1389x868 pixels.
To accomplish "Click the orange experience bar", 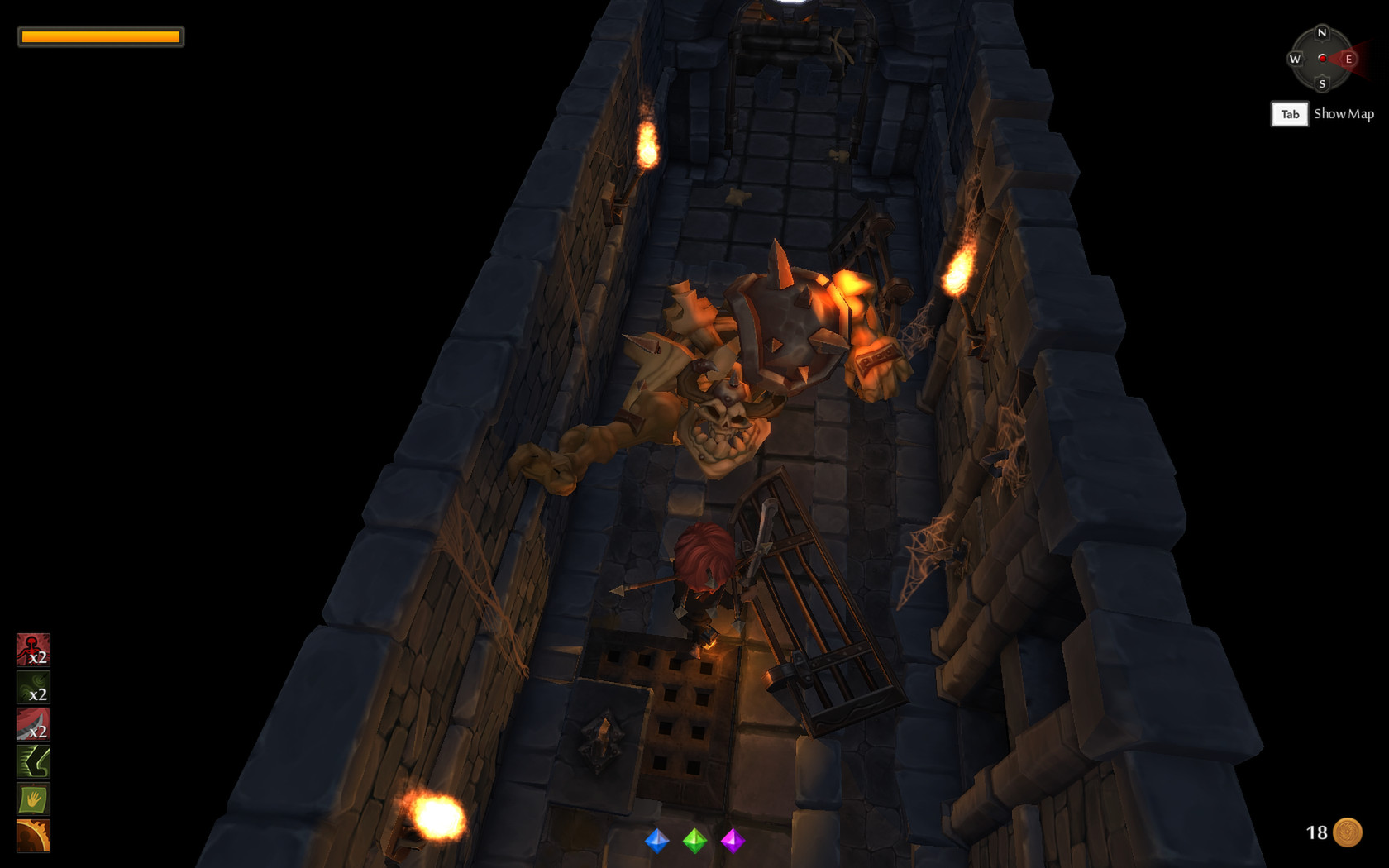I will (x=99, y=36).
